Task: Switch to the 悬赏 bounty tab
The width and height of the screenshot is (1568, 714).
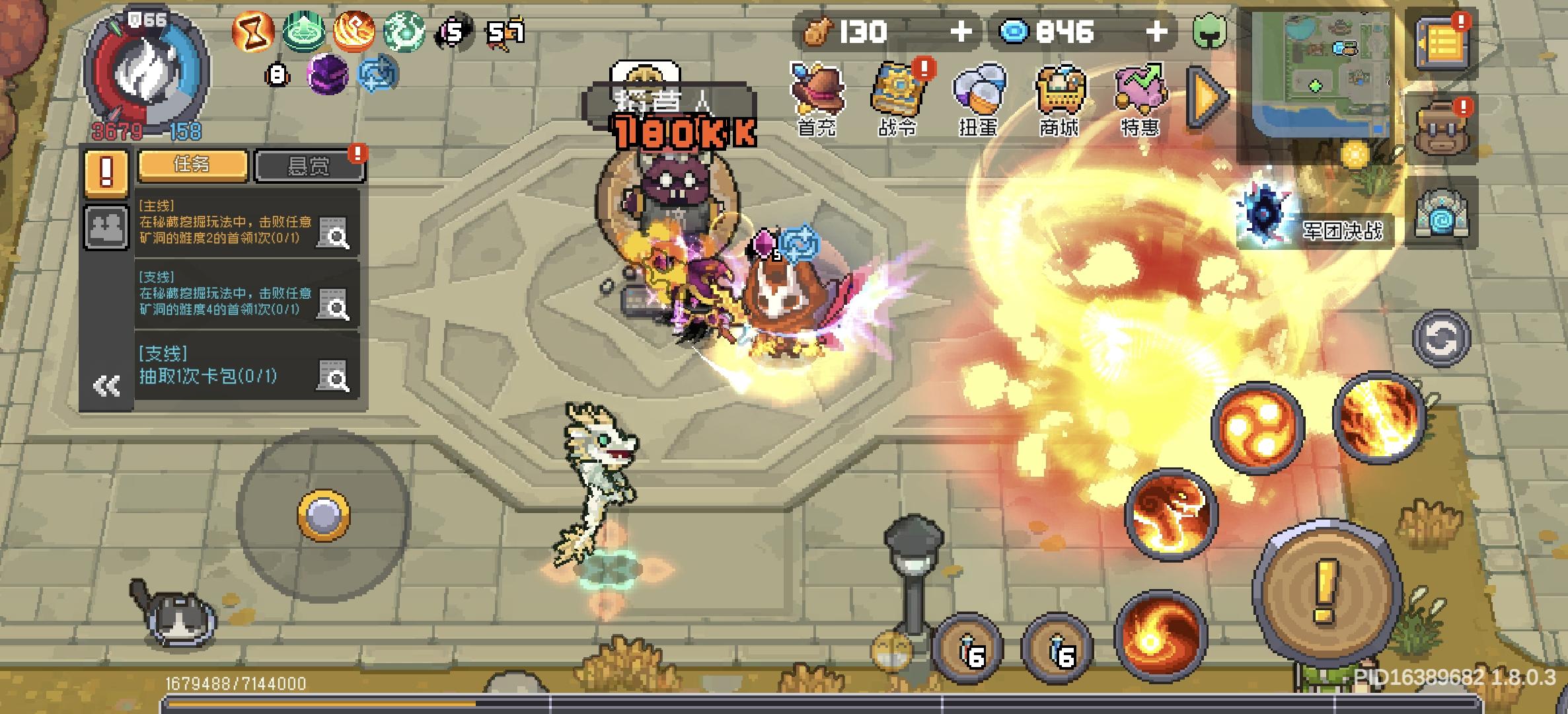Action: [309, 164]
